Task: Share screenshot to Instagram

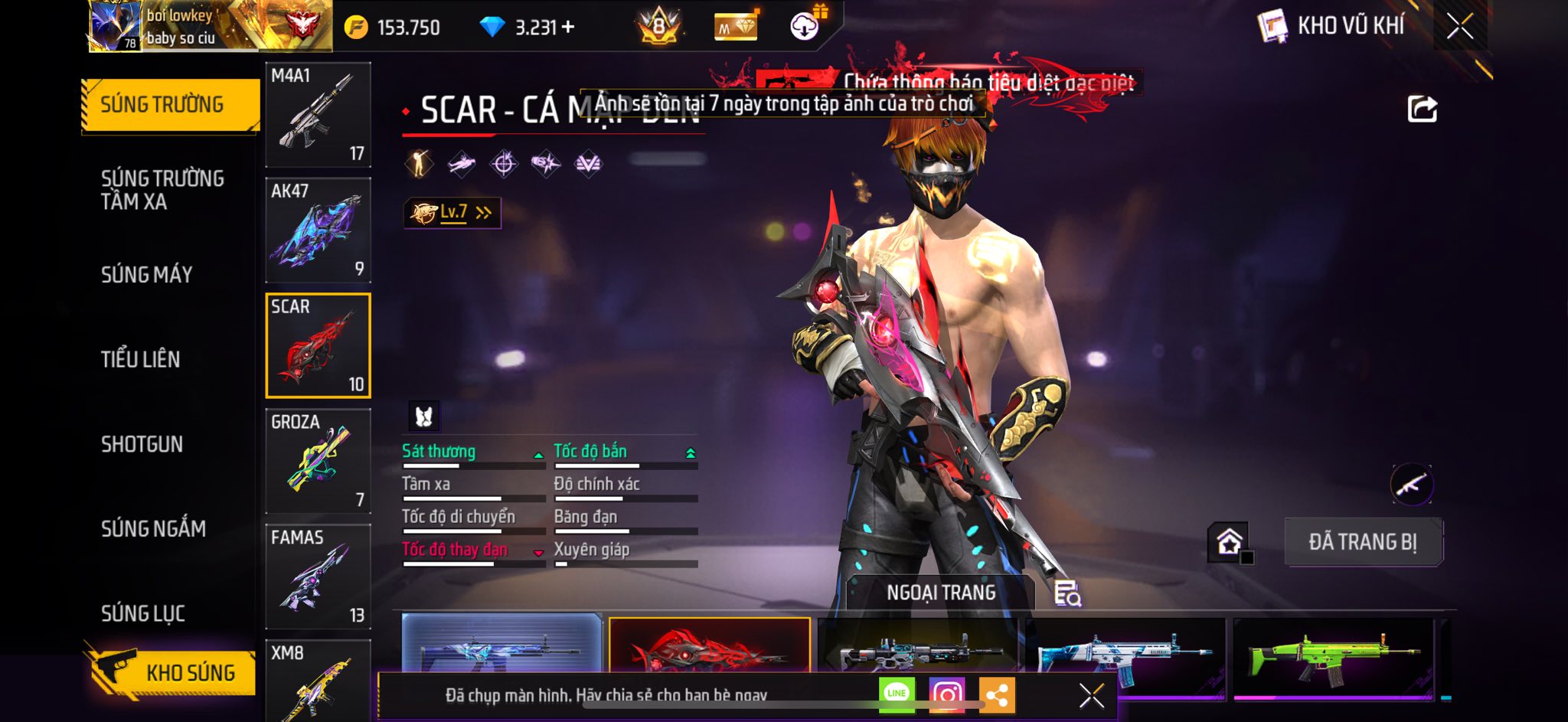Action: [x=946, y=694]
